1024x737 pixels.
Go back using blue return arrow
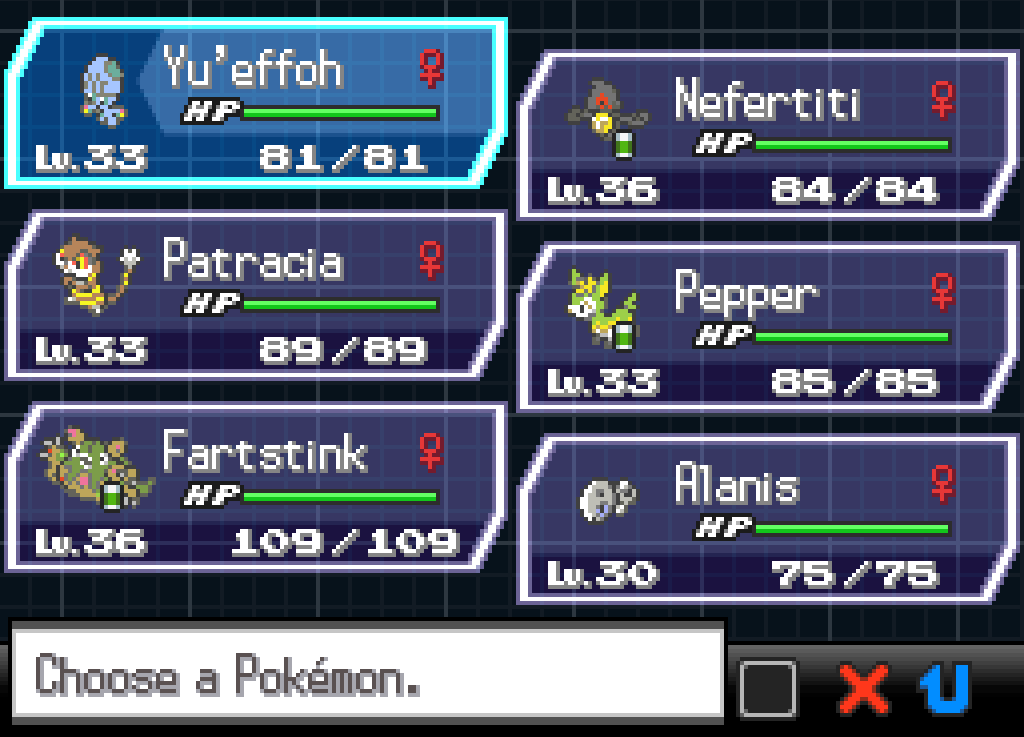pyautogui.click(x=945, y=688)
